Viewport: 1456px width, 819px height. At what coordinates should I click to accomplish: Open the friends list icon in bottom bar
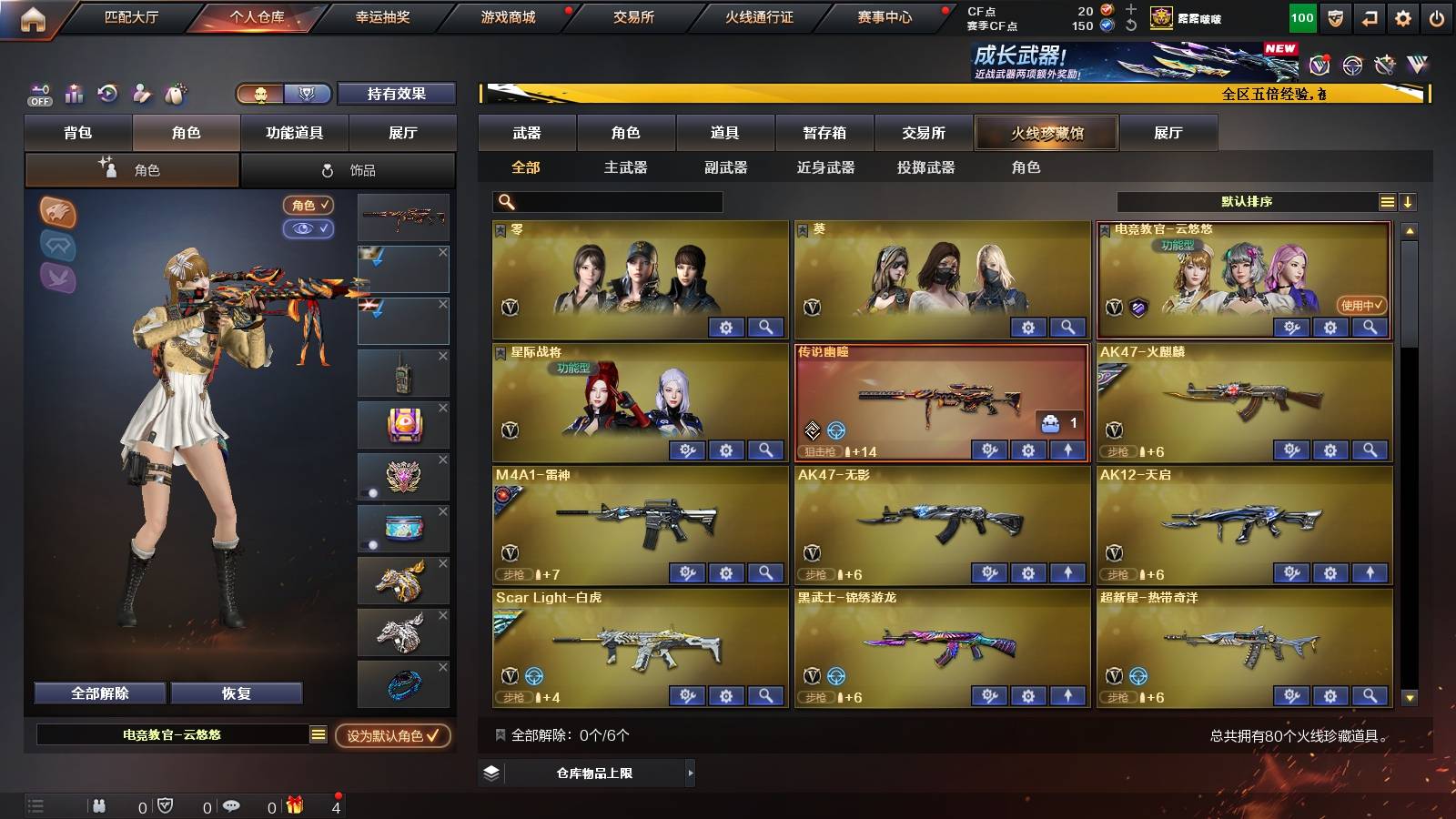coord(100,806)
